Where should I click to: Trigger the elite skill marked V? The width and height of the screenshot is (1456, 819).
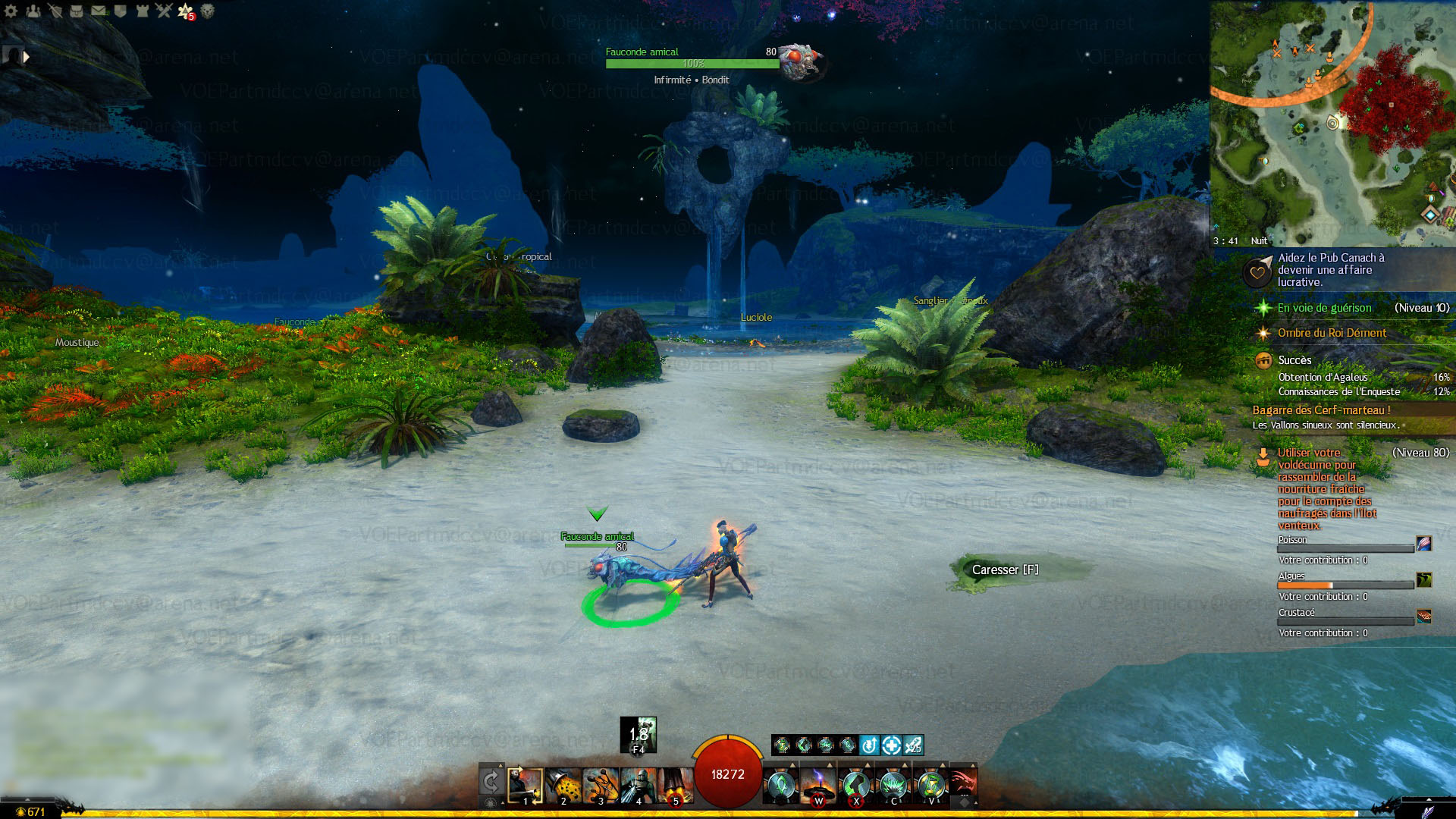[931, 785]
